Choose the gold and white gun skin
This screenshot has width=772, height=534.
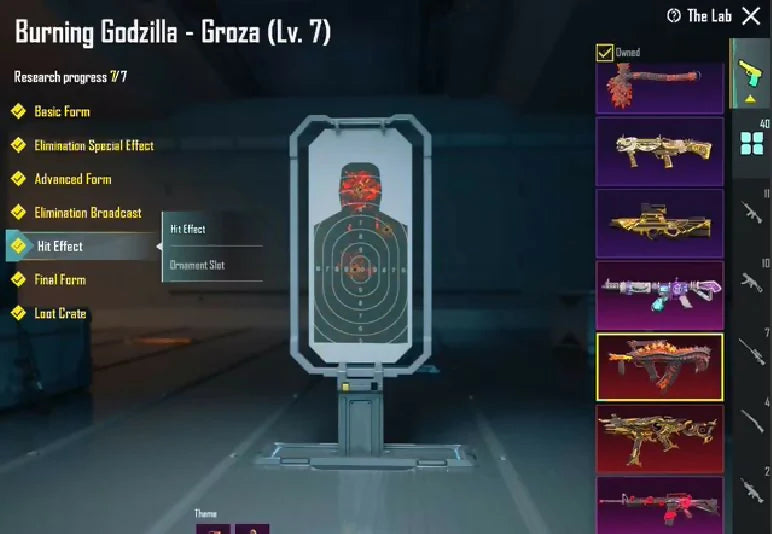pyautogui.click(x=659, y=151)
